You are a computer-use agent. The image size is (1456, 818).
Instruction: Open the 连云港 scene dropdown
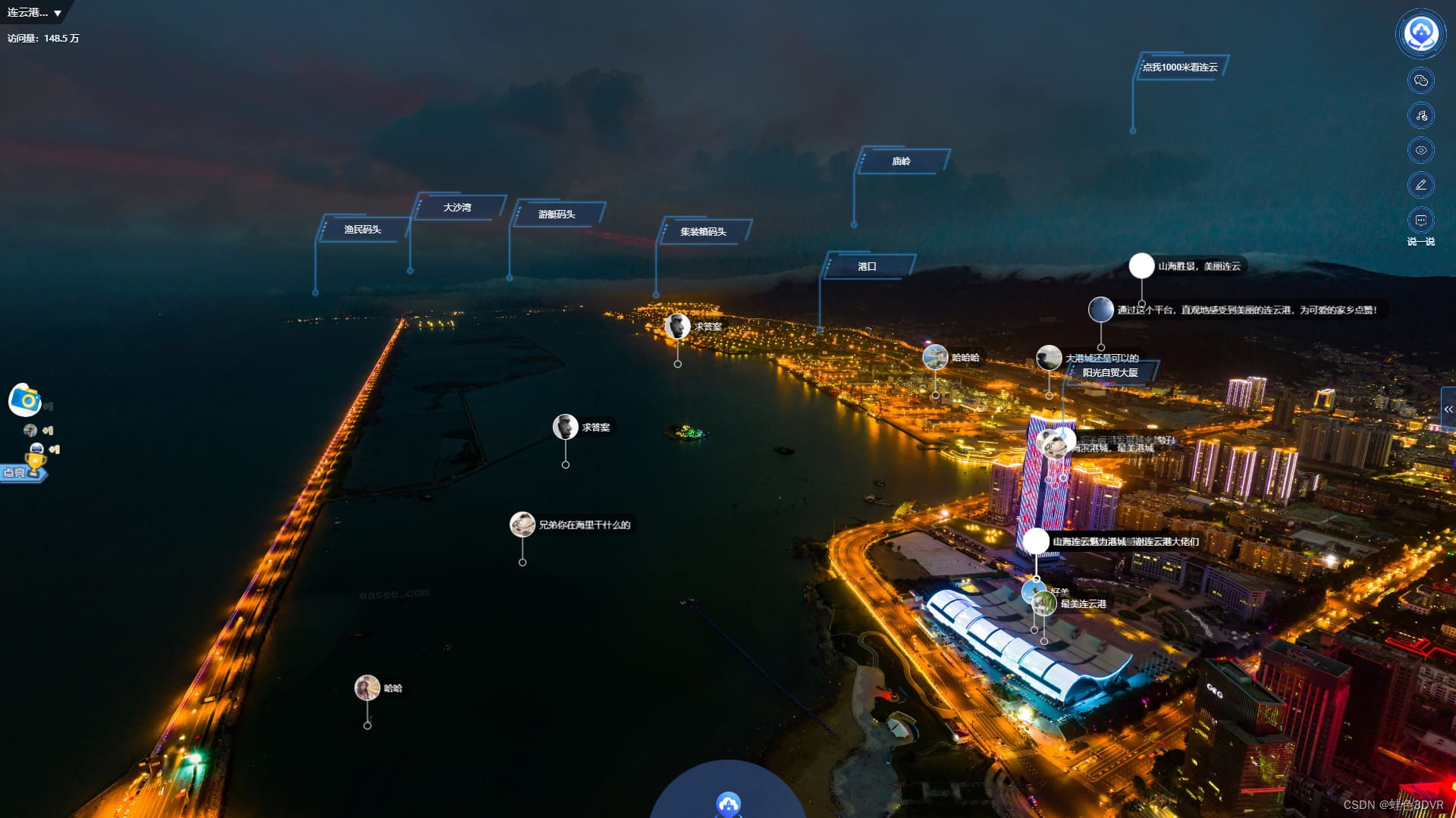pos(35,13)
